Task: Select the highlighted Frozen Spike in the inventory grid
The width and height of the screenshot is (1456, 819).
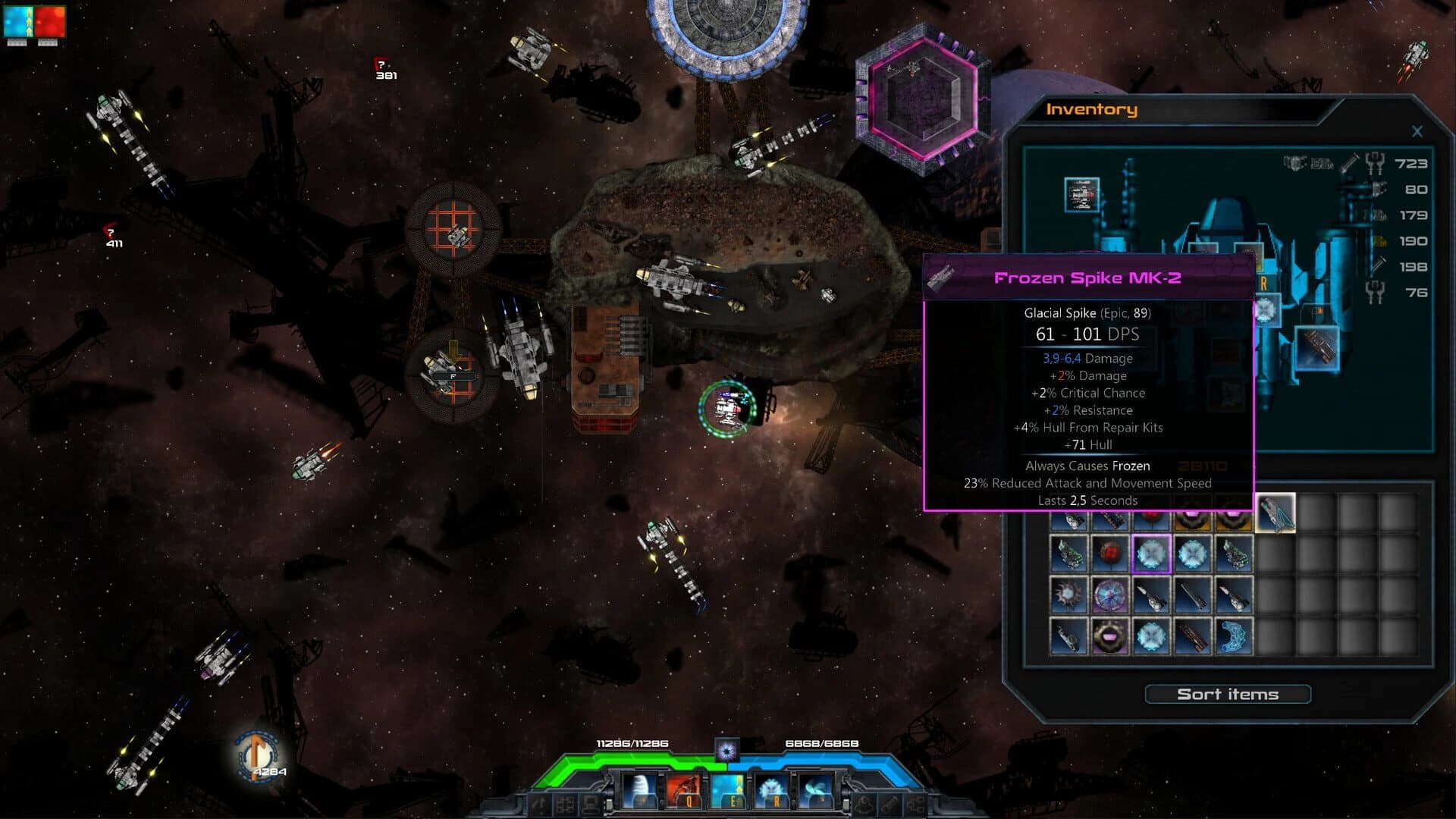Action: click(x=1152, y=554)
